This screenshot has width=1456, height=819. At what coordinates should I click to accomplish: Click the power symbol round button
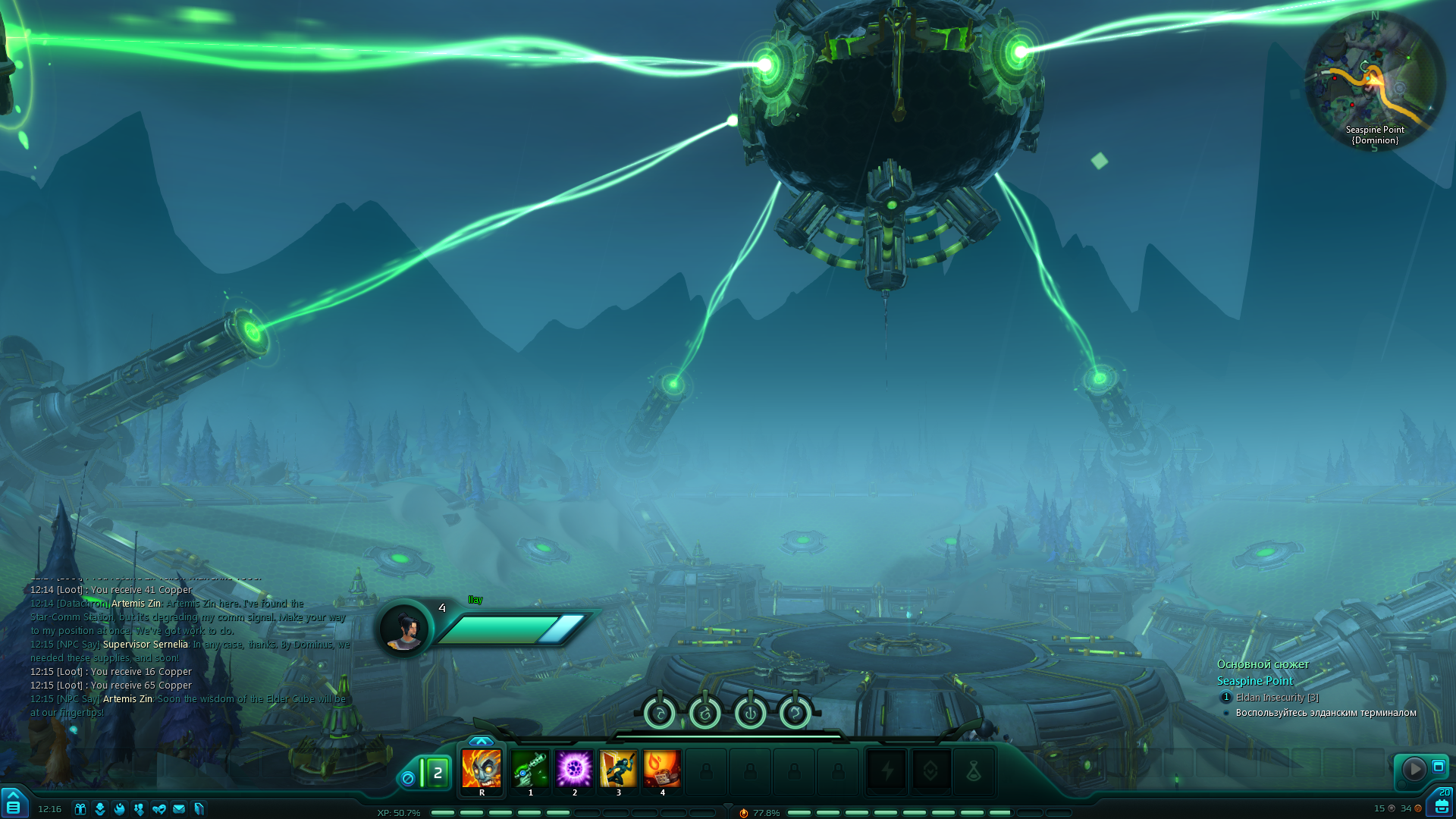coord(750,714)
